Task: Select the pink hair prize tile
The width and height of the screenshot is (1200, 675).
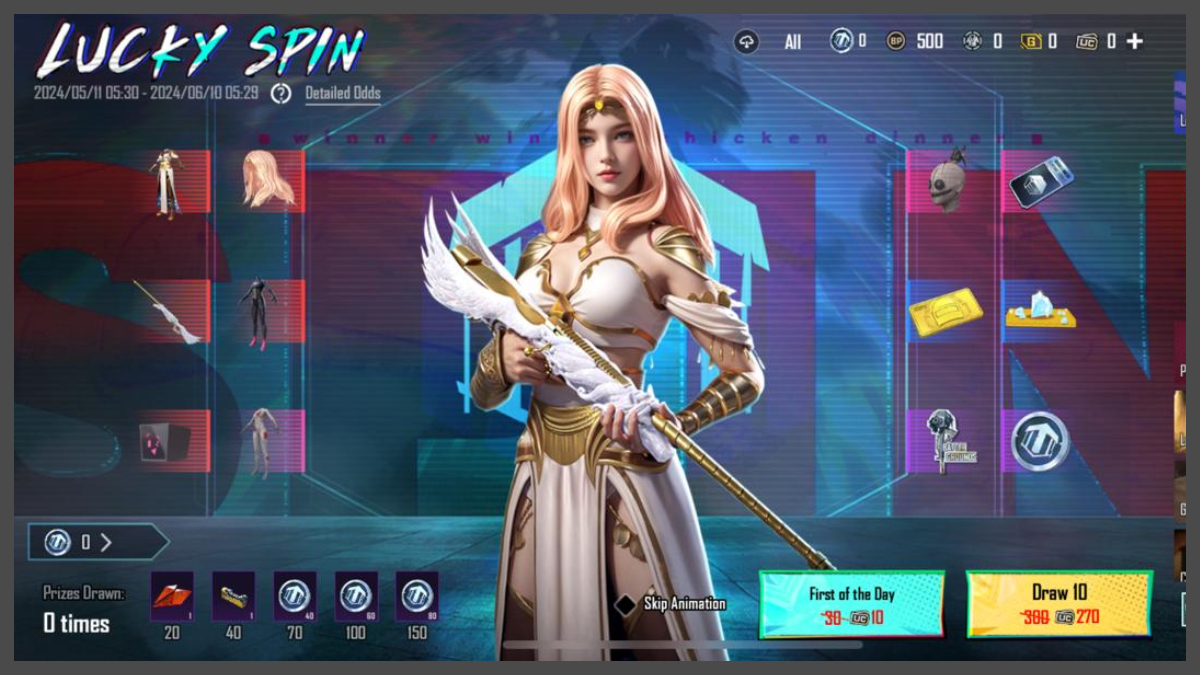Action: (268, 181)
